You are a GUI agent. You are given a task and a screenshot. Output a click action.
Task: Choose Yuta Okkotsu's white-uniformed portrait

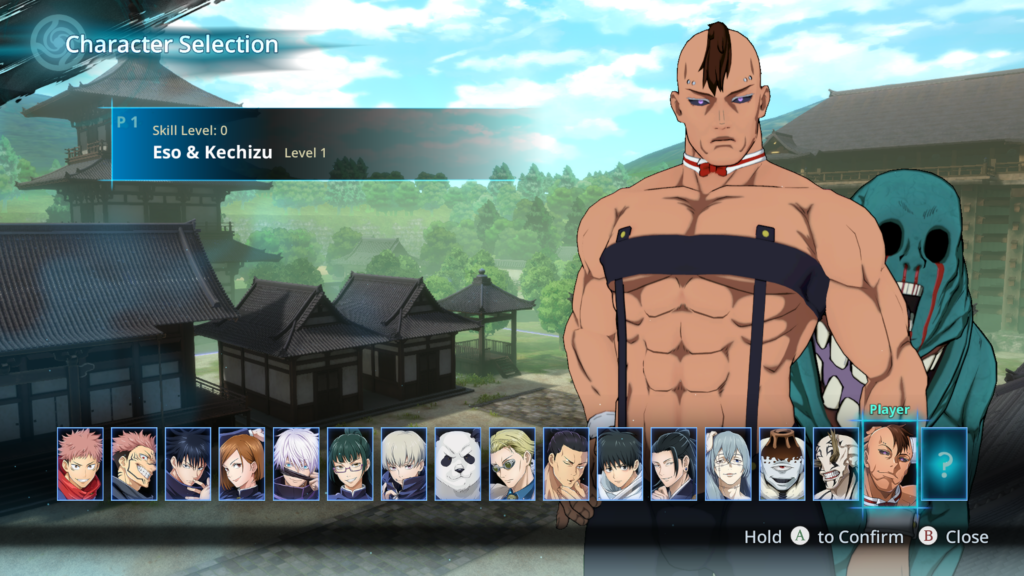[x=621, y=464]
